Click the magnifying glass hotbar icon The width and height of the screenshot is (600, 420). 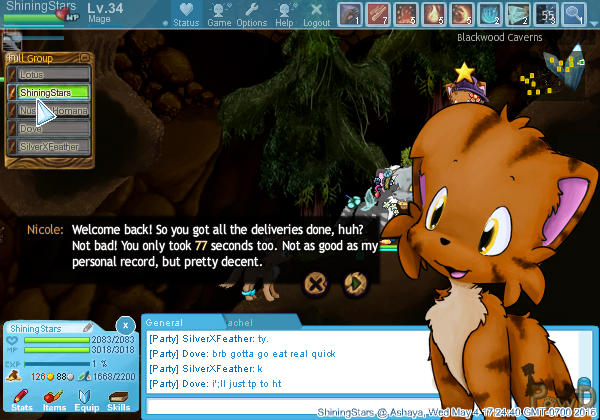573,14
